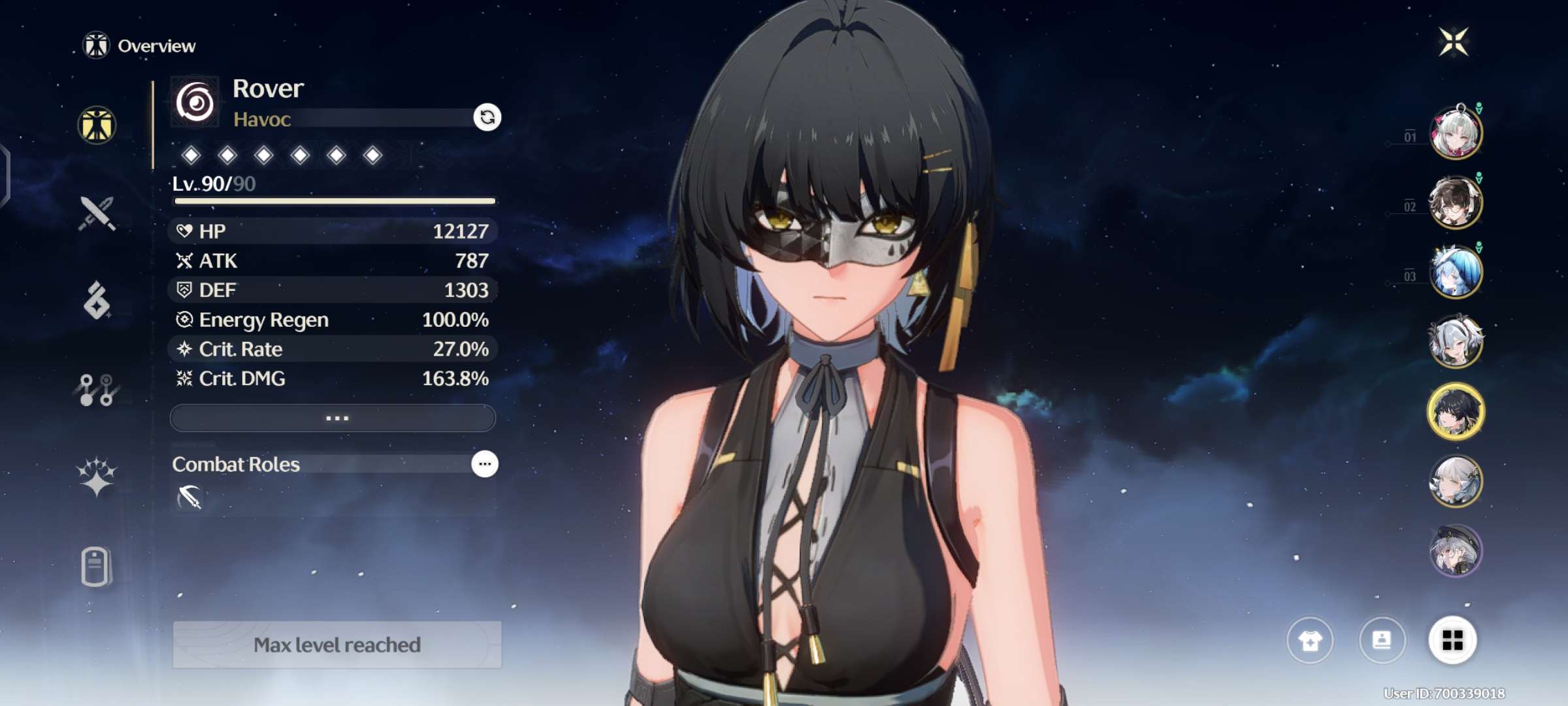Toggle the grid view of characters
The width and height of the screenshot is (1568, 706).
click(x=1452, y=641)
